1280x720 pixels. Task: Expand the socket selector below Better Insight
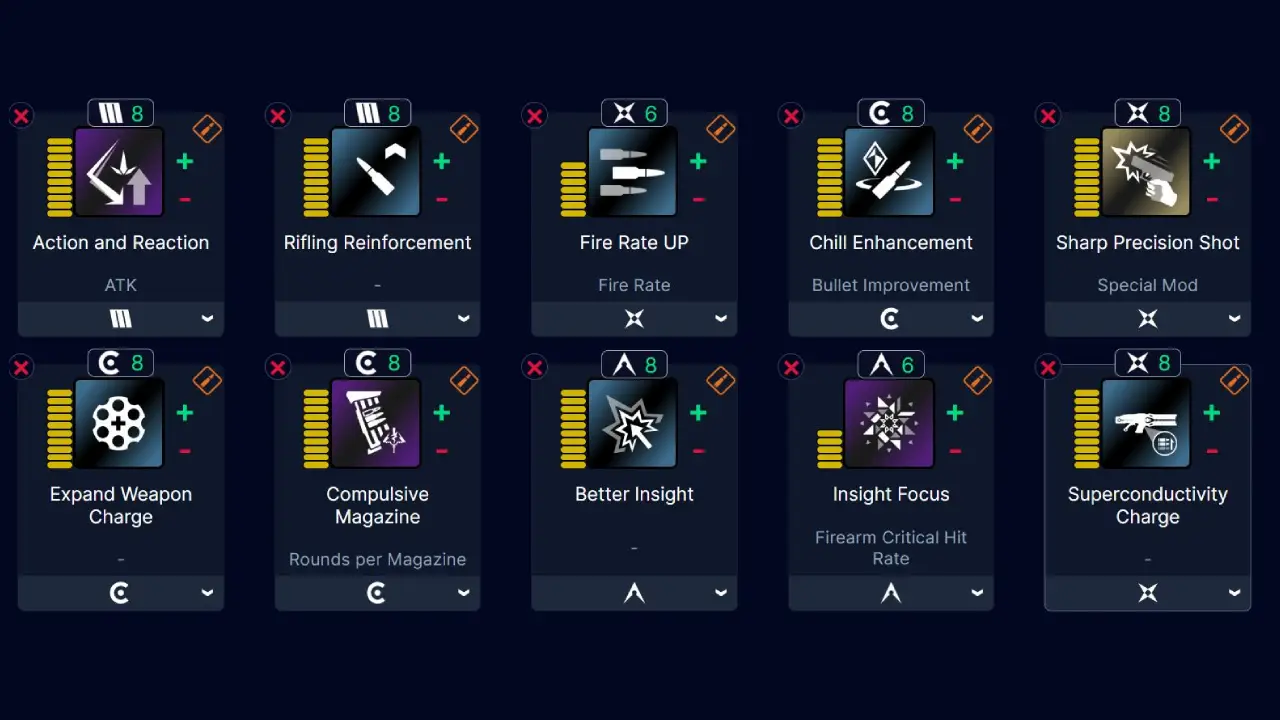(634, 592)
